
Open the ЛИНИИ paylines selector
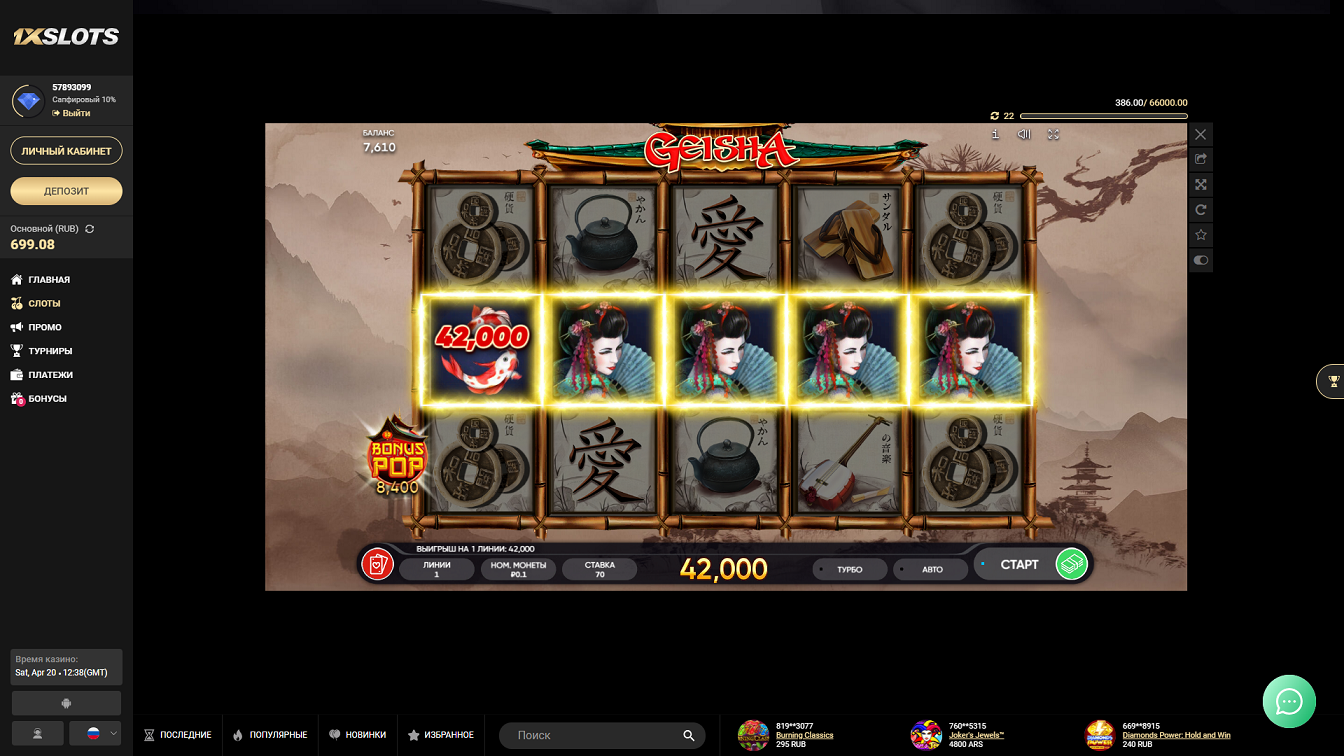click(x=436, y=569)
